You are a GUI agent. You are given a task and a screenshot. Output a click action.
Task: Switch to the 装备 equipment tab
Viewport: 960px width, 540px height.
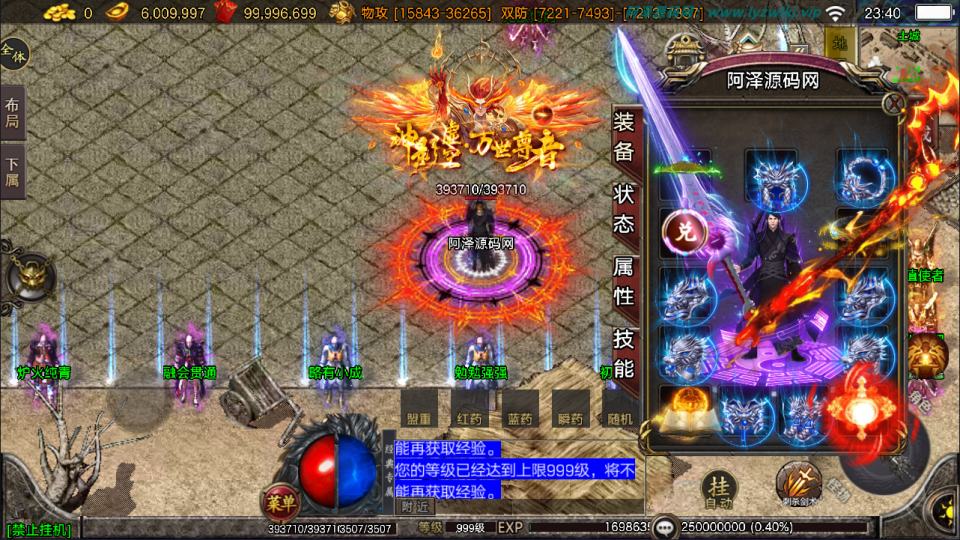[624, 138]
